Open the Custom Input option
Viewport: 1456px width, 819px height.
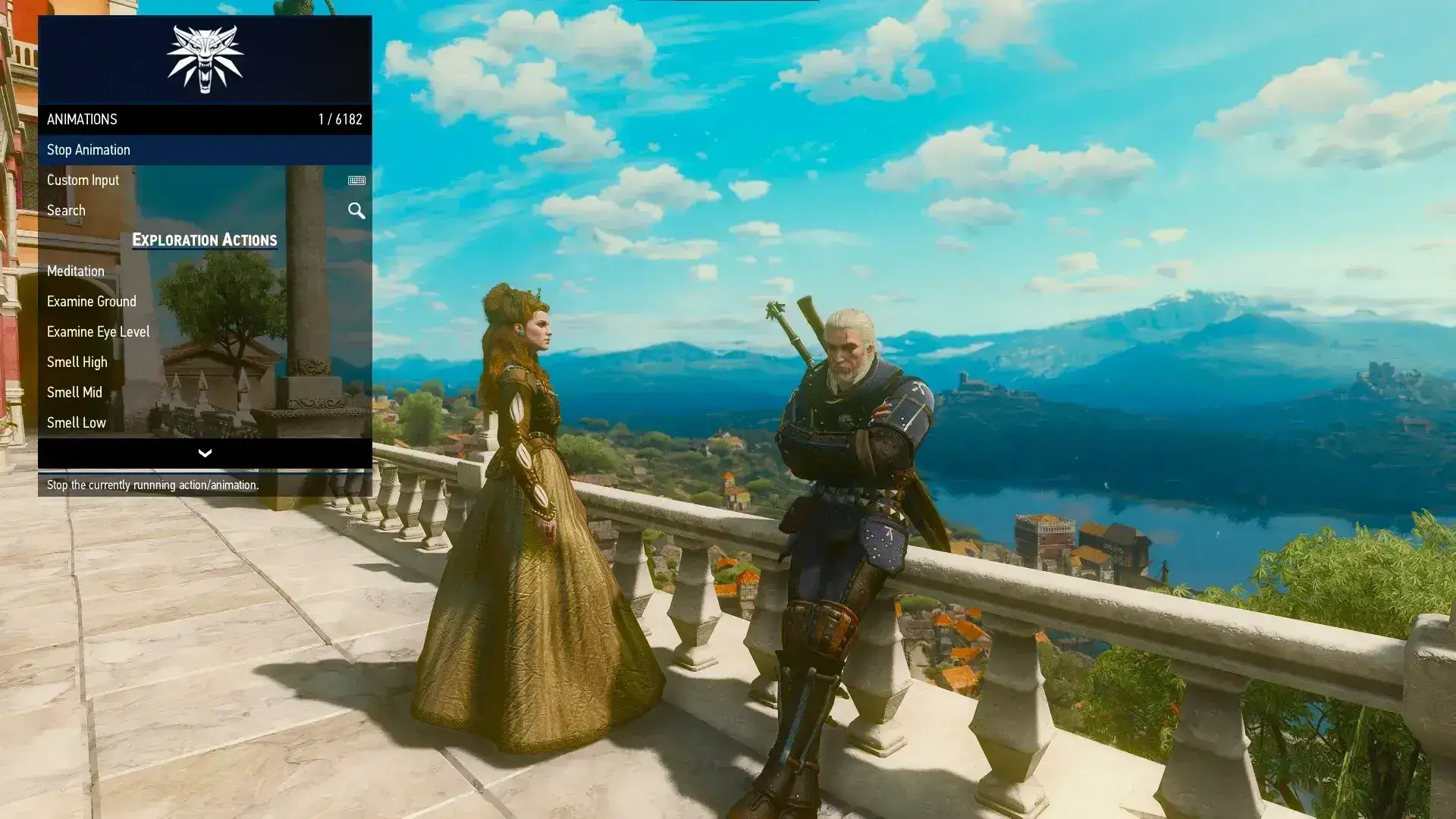point(83,180)
